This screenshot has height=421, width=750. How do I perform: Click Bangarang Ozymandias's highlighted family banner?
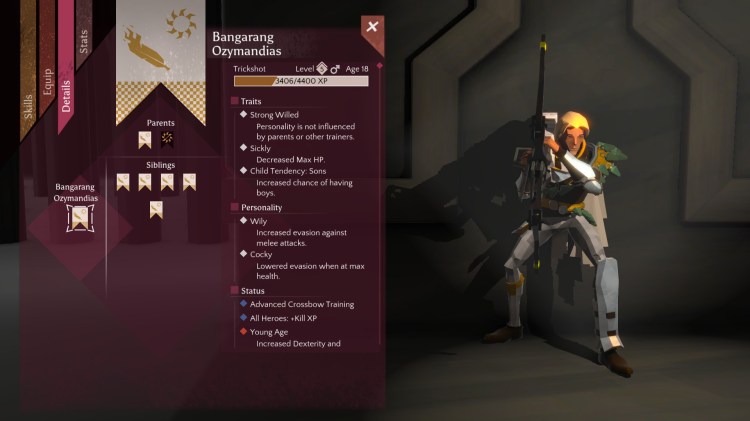(x=76, y=220)
